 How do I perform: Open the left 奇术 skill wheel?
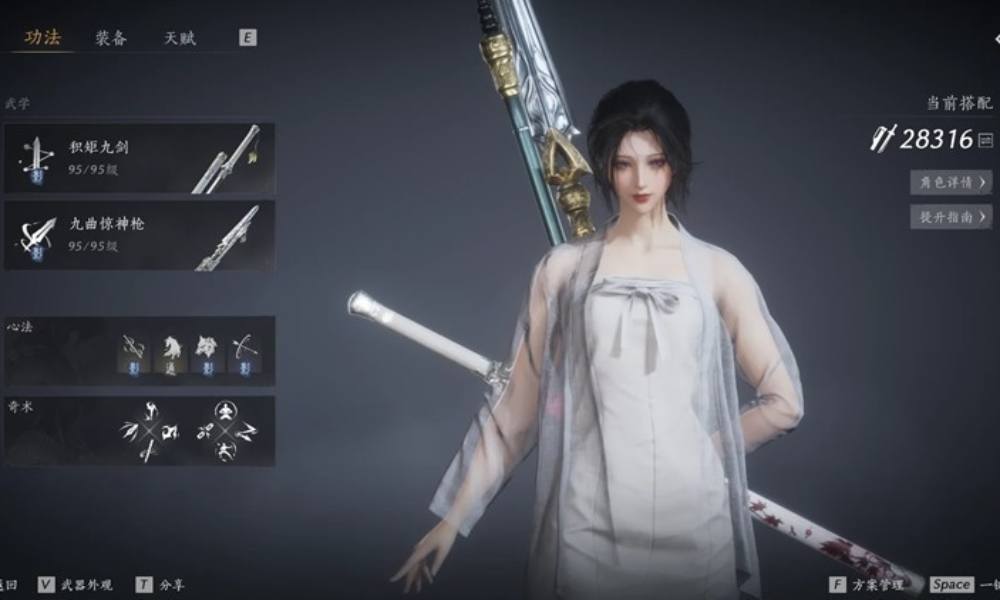pos(146,431)
